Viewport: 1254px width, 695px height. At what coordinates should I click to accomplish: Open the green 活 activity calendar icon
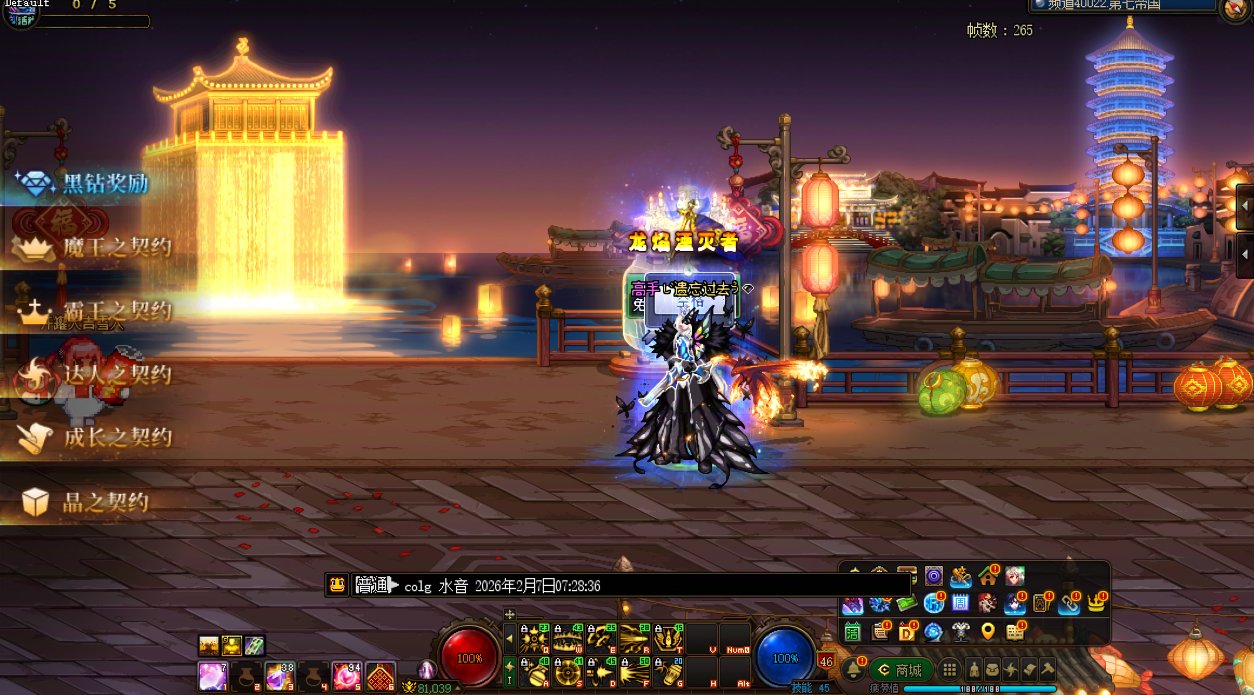852,631
